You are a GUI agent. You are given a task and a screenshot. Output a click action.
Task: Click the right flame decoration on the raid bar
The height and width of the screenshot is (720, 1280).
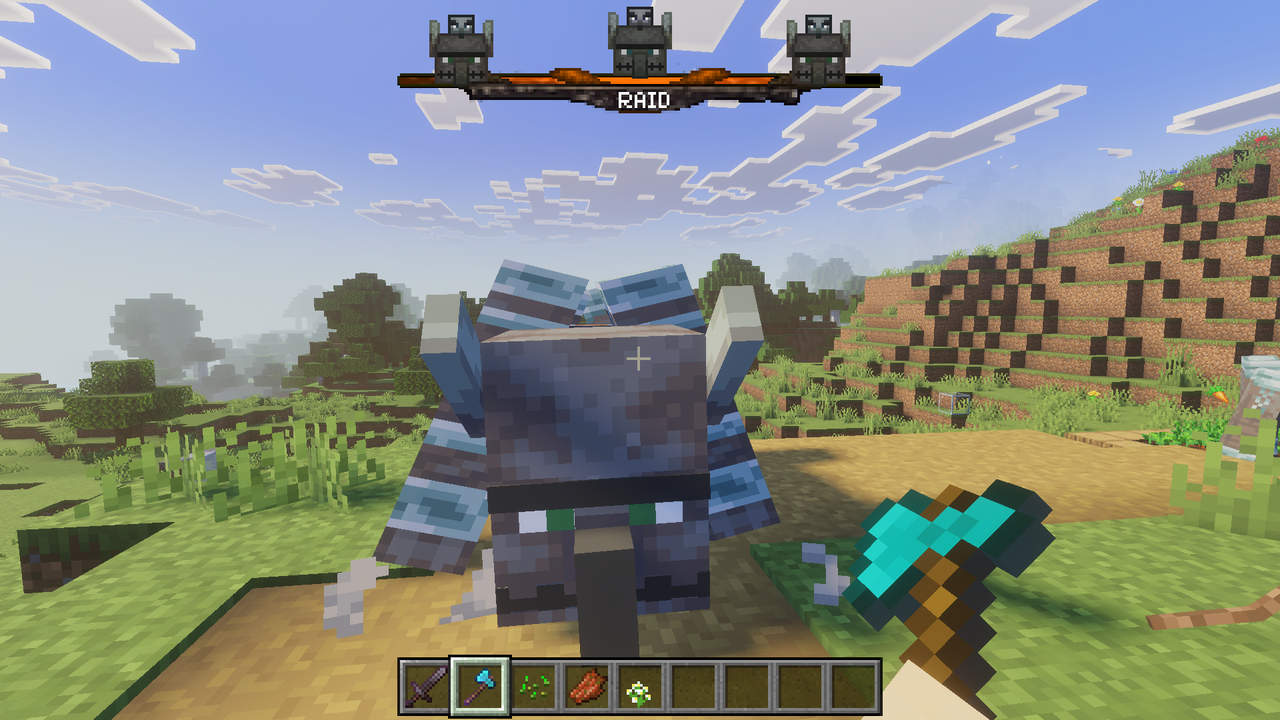tap(707, 74)
